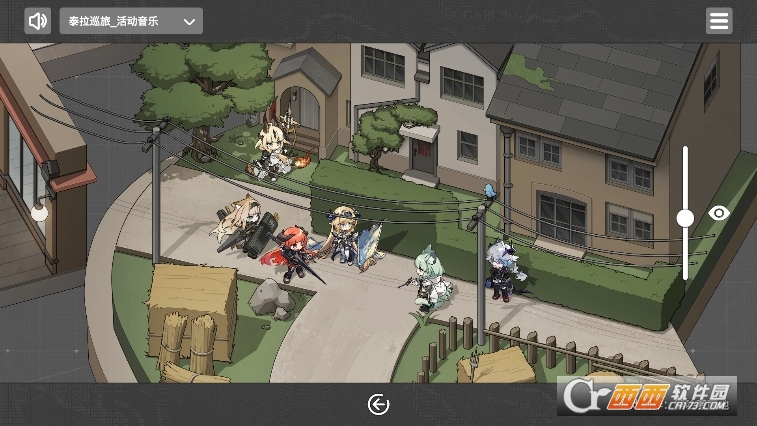Open the hamburger menu
The image size is (757, 426).
(718, 21)
